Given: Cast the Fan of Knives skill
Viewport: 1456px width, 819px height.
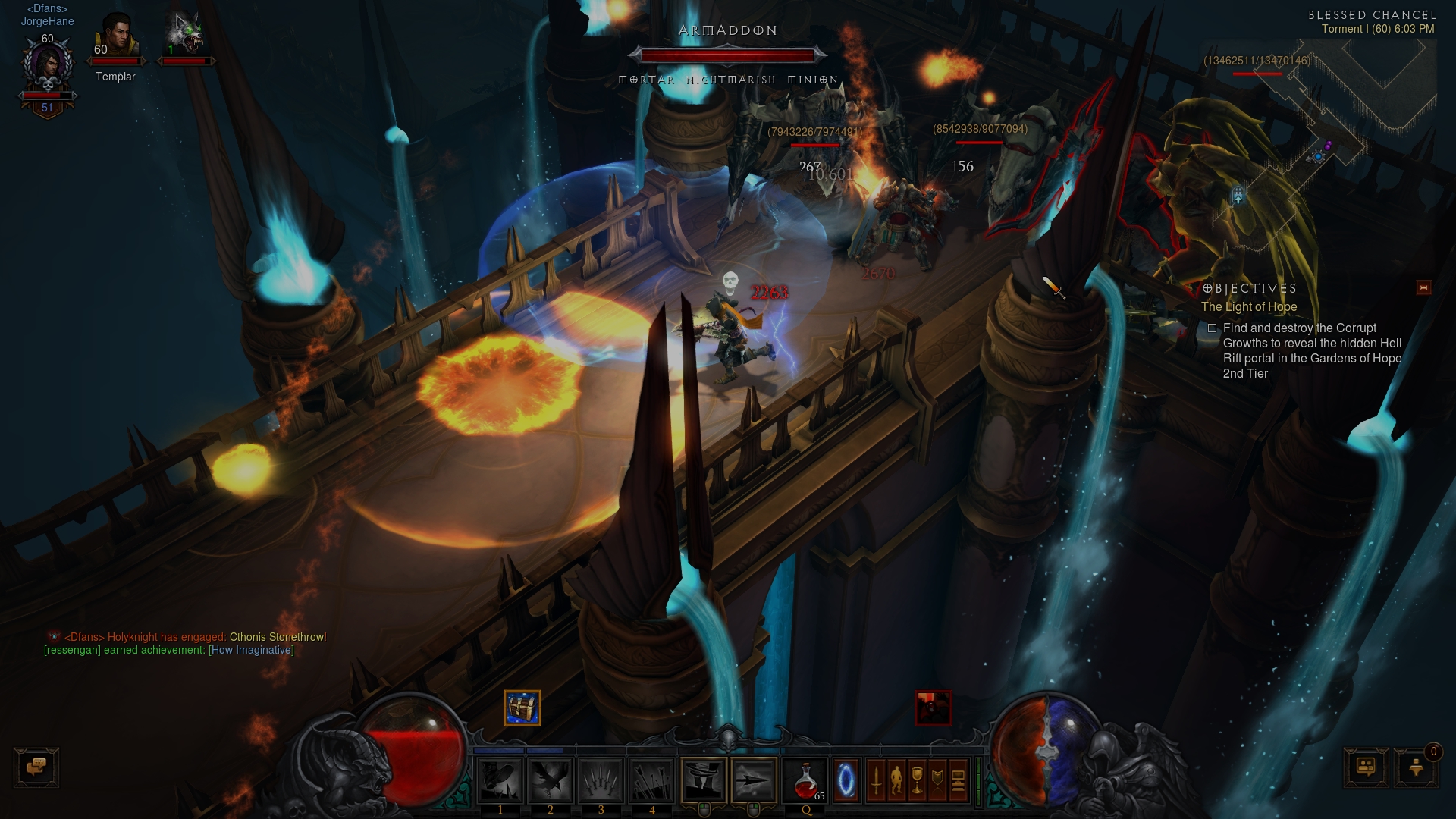Looking at the screenshot, I should tap(601, 780).
